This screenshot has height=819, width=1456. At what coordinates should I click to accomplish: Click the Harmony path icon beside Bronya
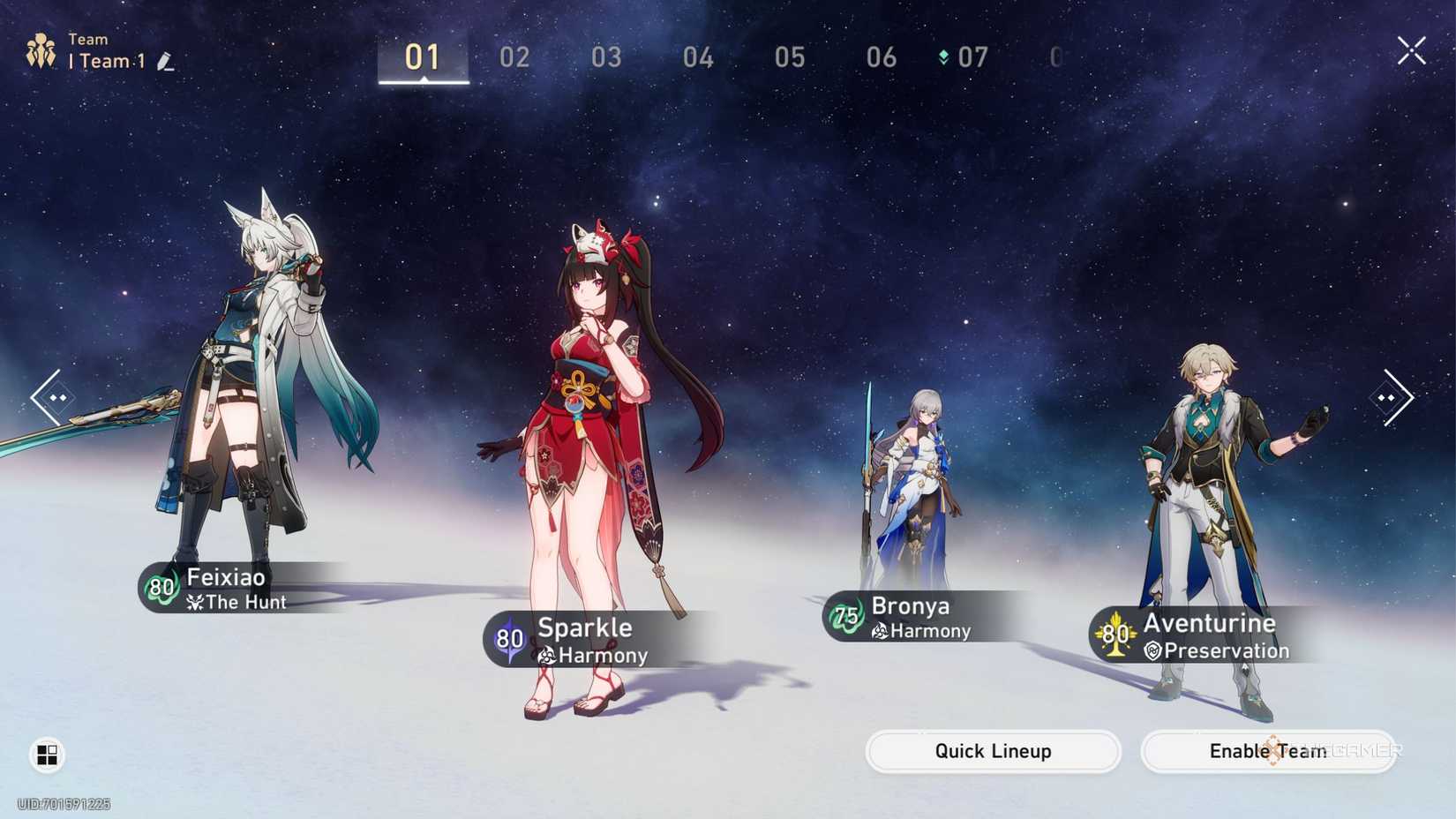(881, 631)
